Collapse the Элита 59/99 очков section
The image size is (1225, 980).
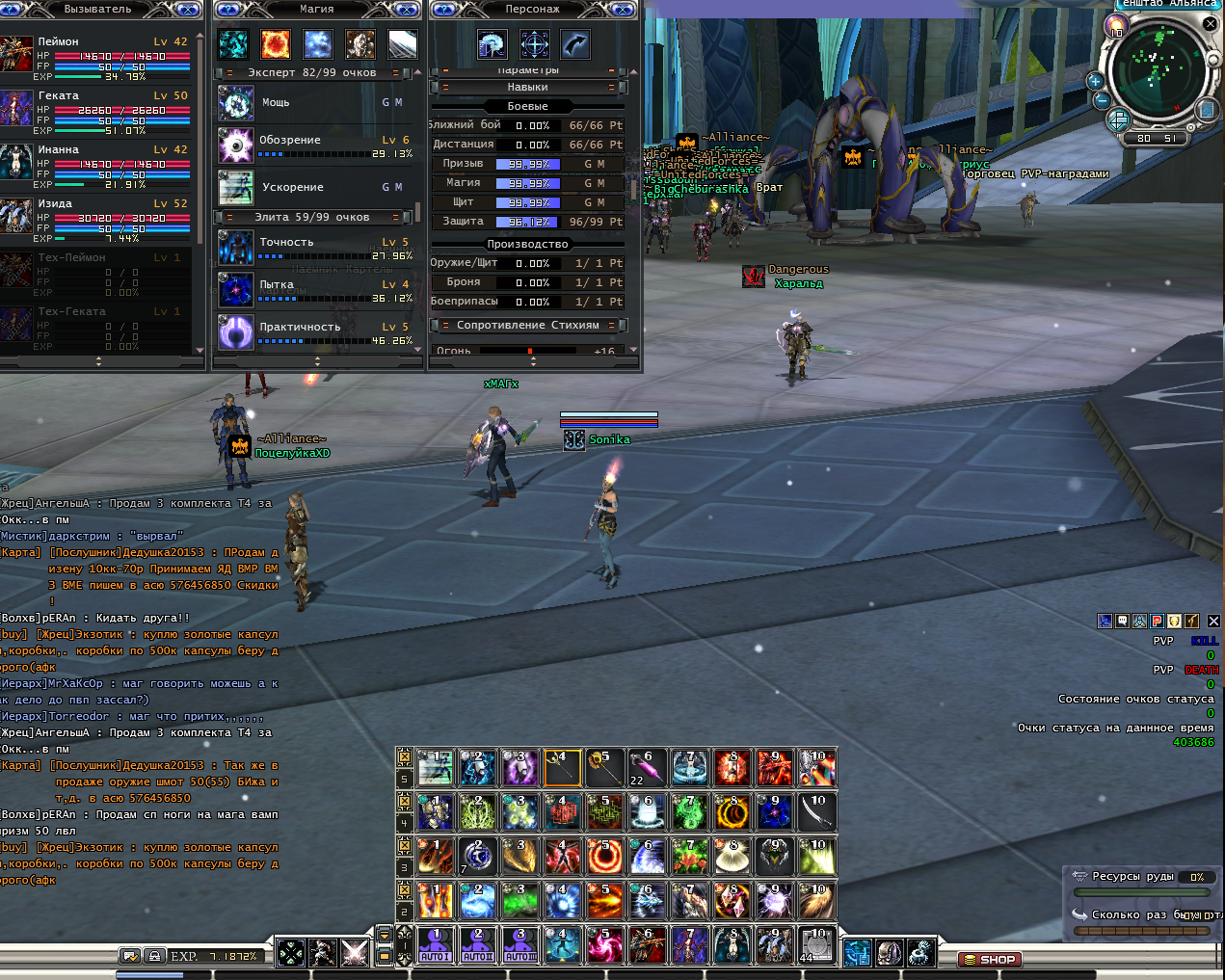pyautogui.click(x=396, y=218)
